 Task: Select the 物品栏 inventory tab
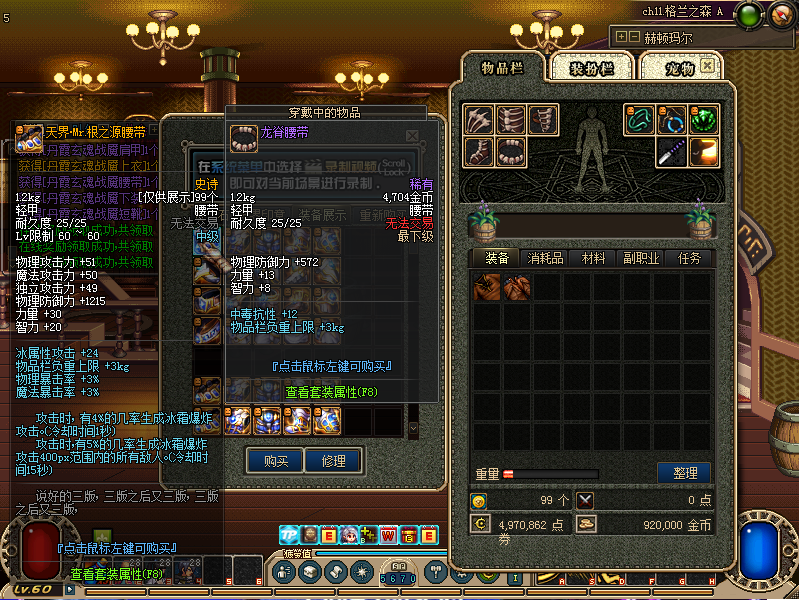(504, 68)
